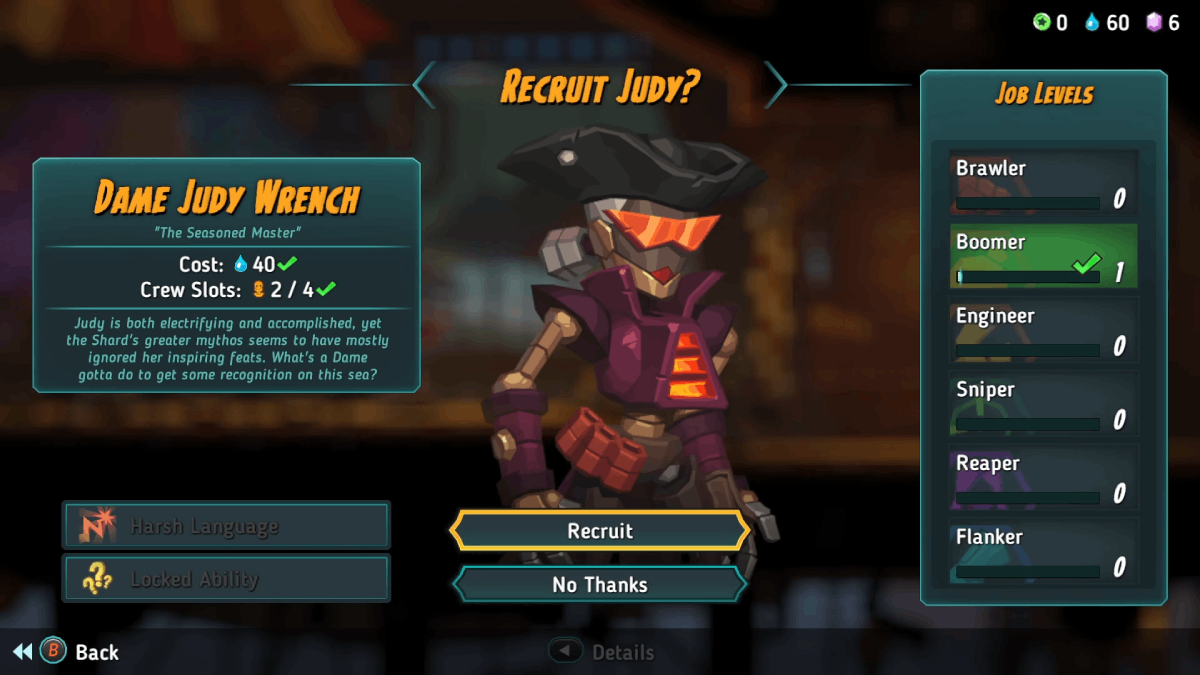Select the Harsh Language ability
Screen dimensions: 1200x675
pyautogui.click(x=227, y=526)
